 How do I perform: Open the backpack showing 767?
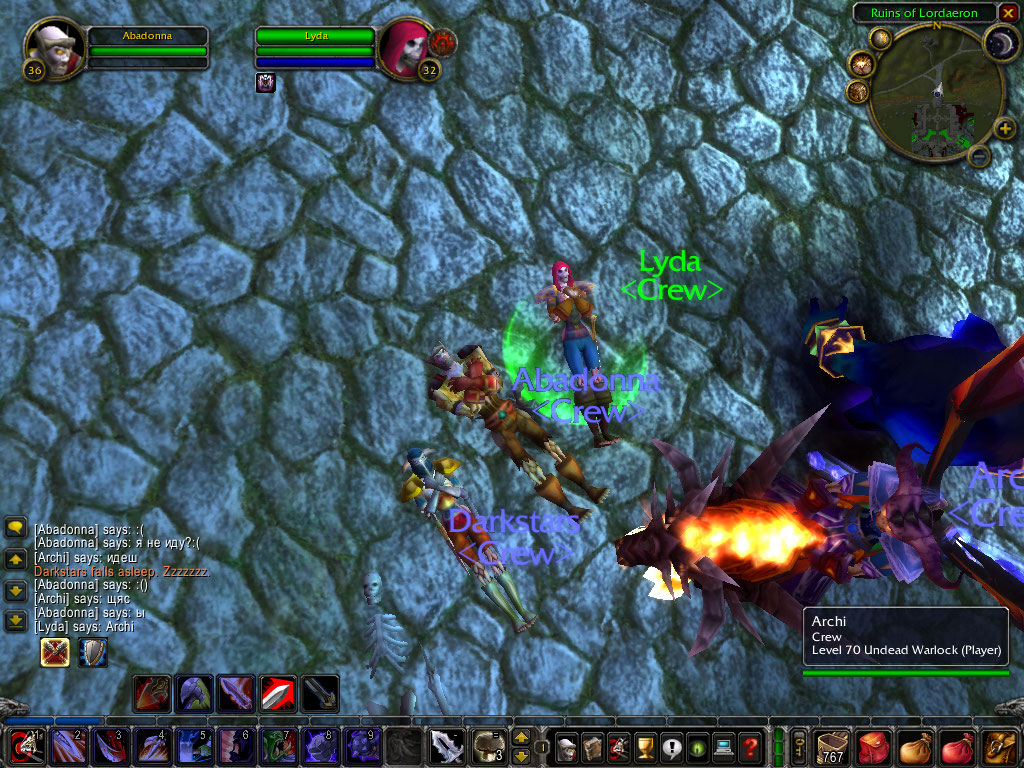[x=832, y=746]
